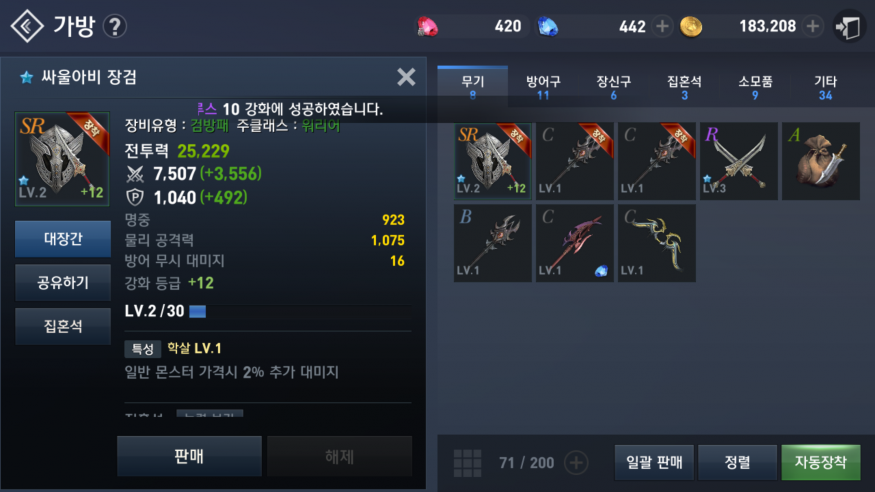Sell the item with 판매
Viewport: 875px width, 492px height.
click(189, 456)
